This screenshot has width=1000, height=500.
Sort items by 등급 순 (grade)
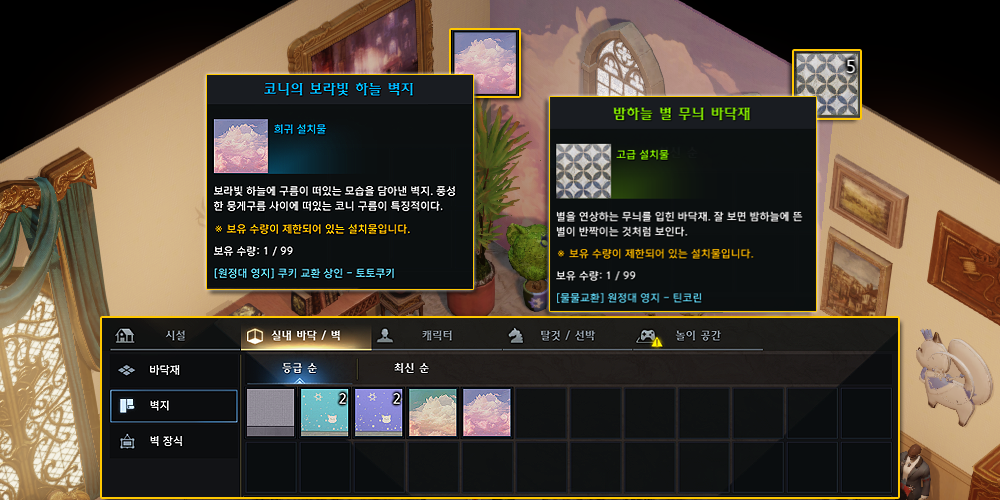point(299,369)
